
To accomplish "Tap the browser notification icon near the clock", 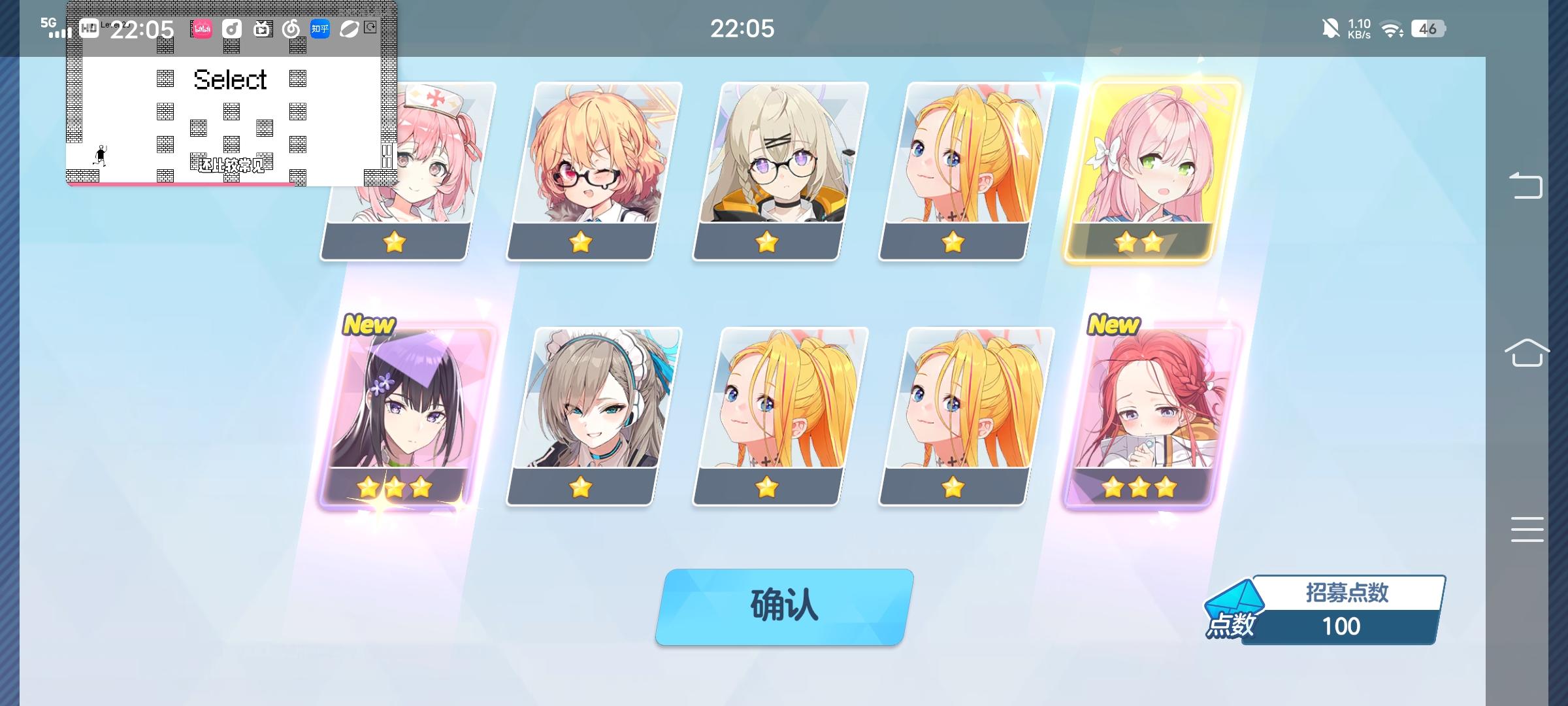I will [349, 28].
